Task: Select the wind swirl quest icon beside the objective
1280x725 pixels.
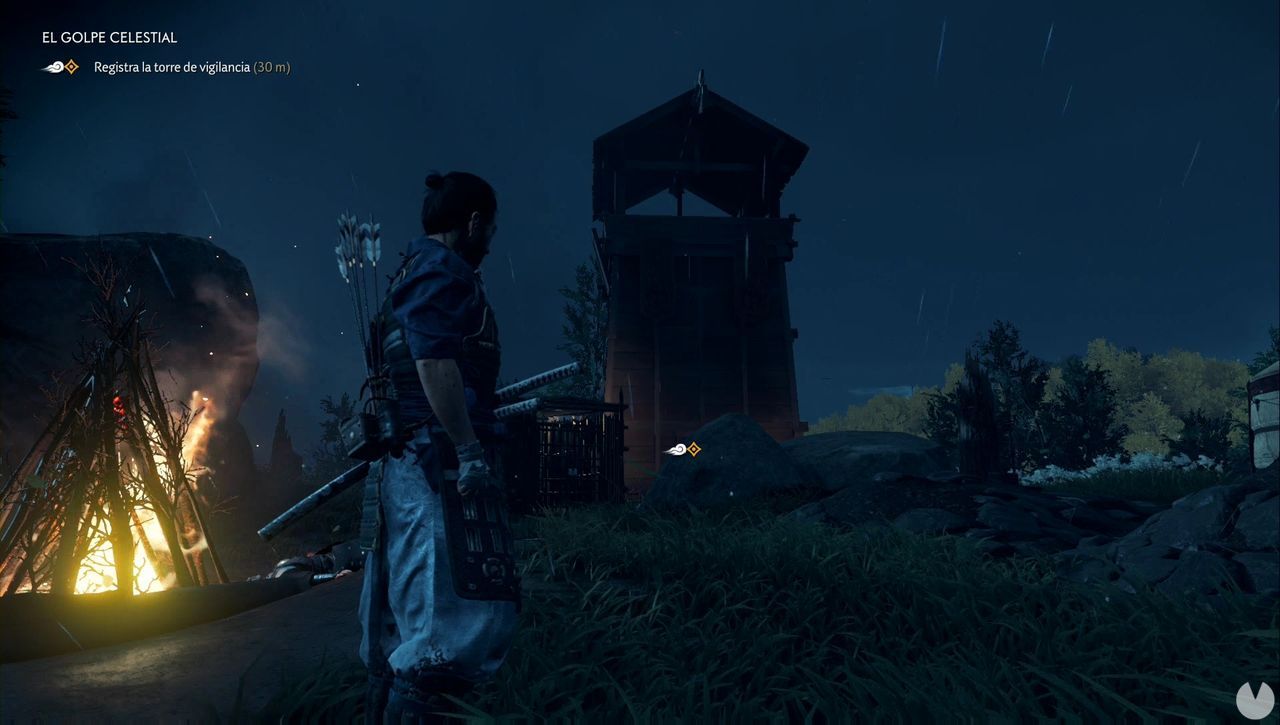Action: point(50,67)
